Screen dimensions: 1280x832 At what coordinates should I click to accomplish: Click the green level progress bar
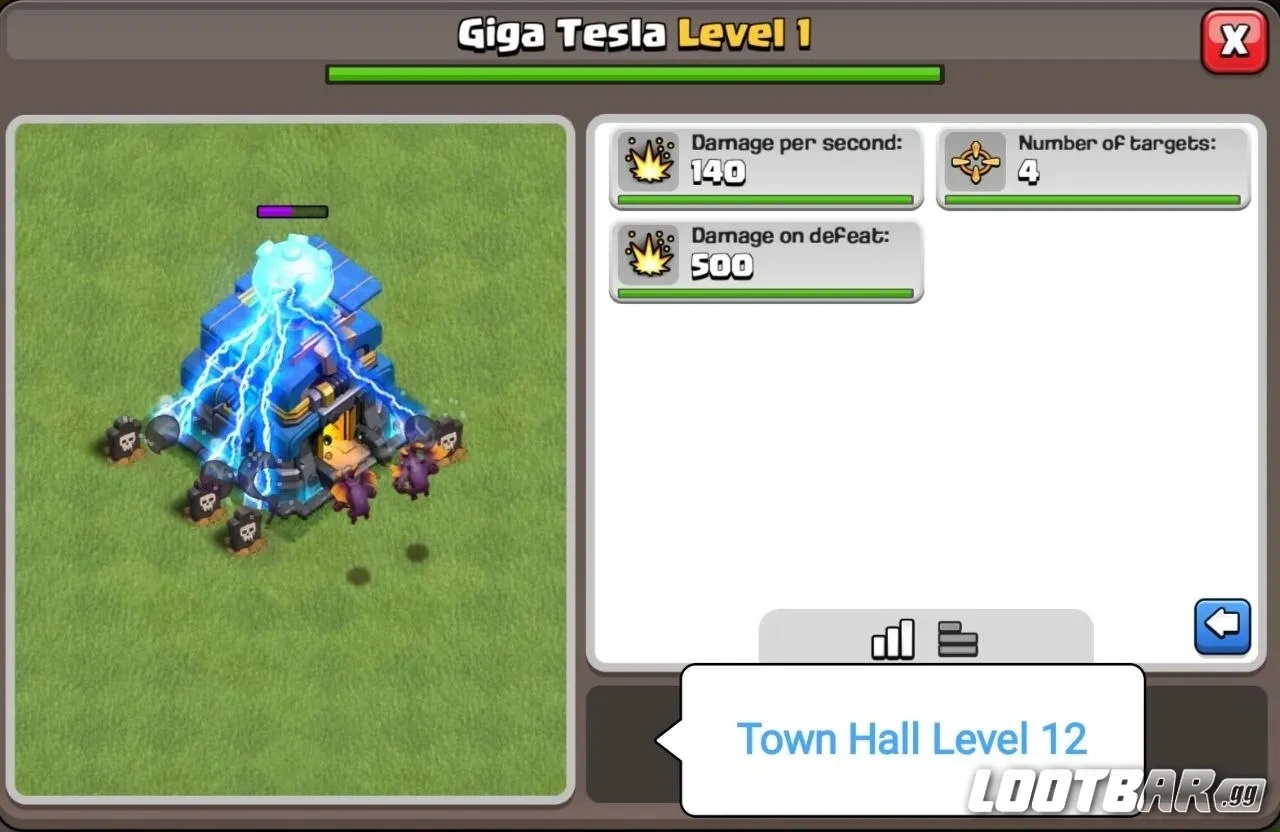click(634, 73)
